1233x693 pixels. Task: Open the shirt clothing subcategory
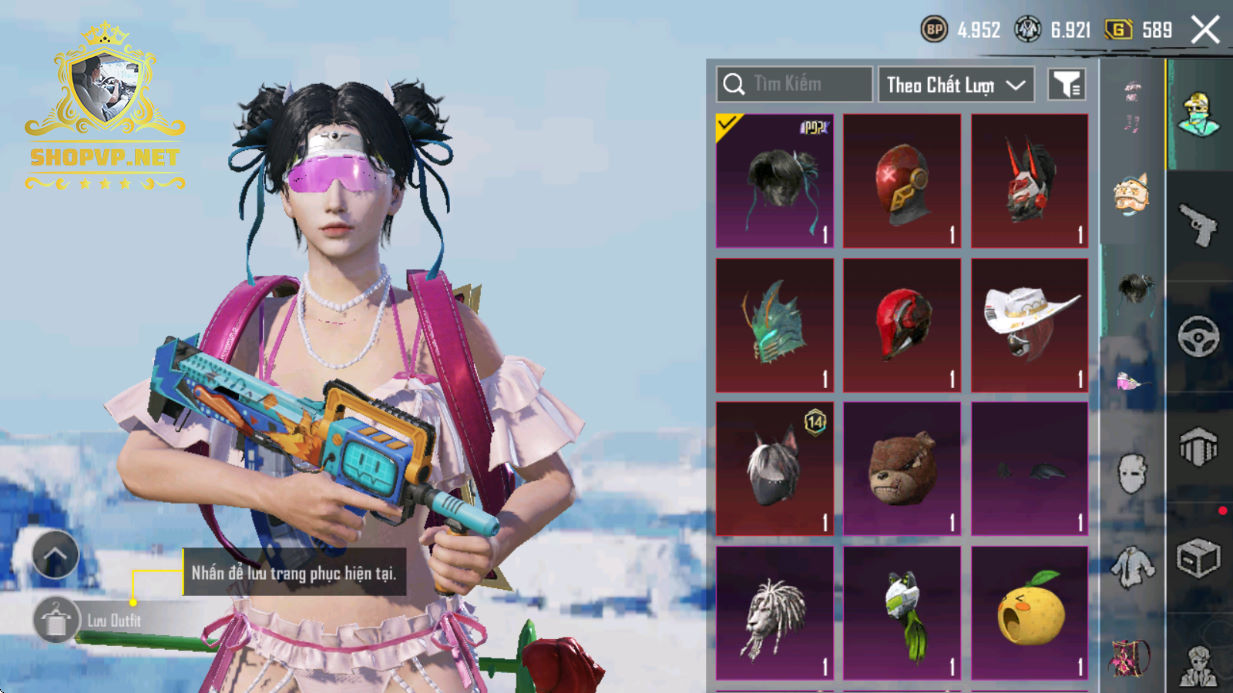coord(1132,567)
